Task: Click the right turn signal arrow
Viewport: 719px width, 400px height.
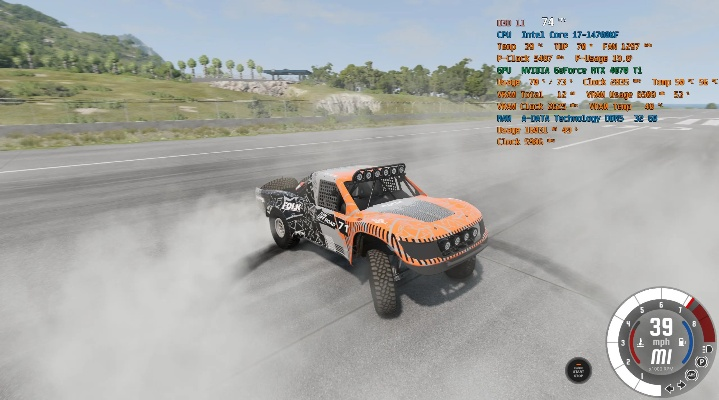Action: coord(682,385)
